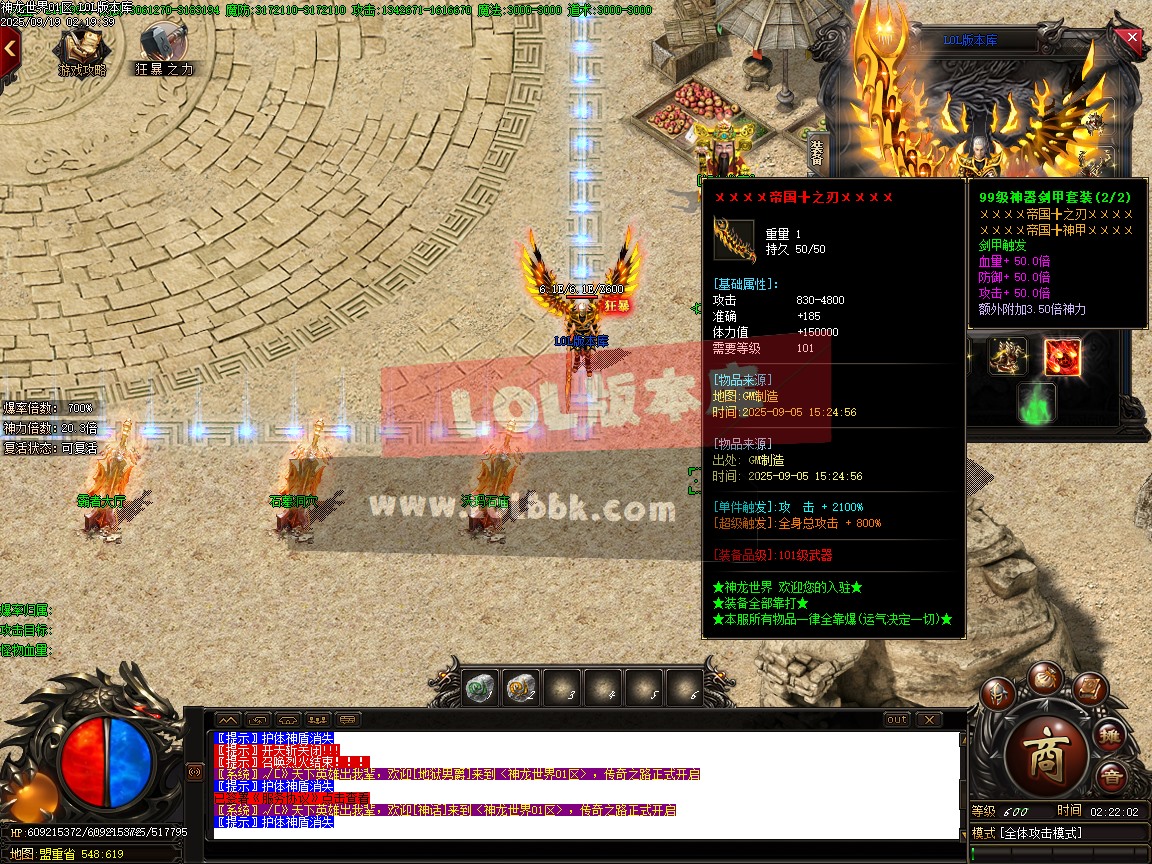
Task: Change the 全体攻击模式 attack mode
Action: (1040, 833)
